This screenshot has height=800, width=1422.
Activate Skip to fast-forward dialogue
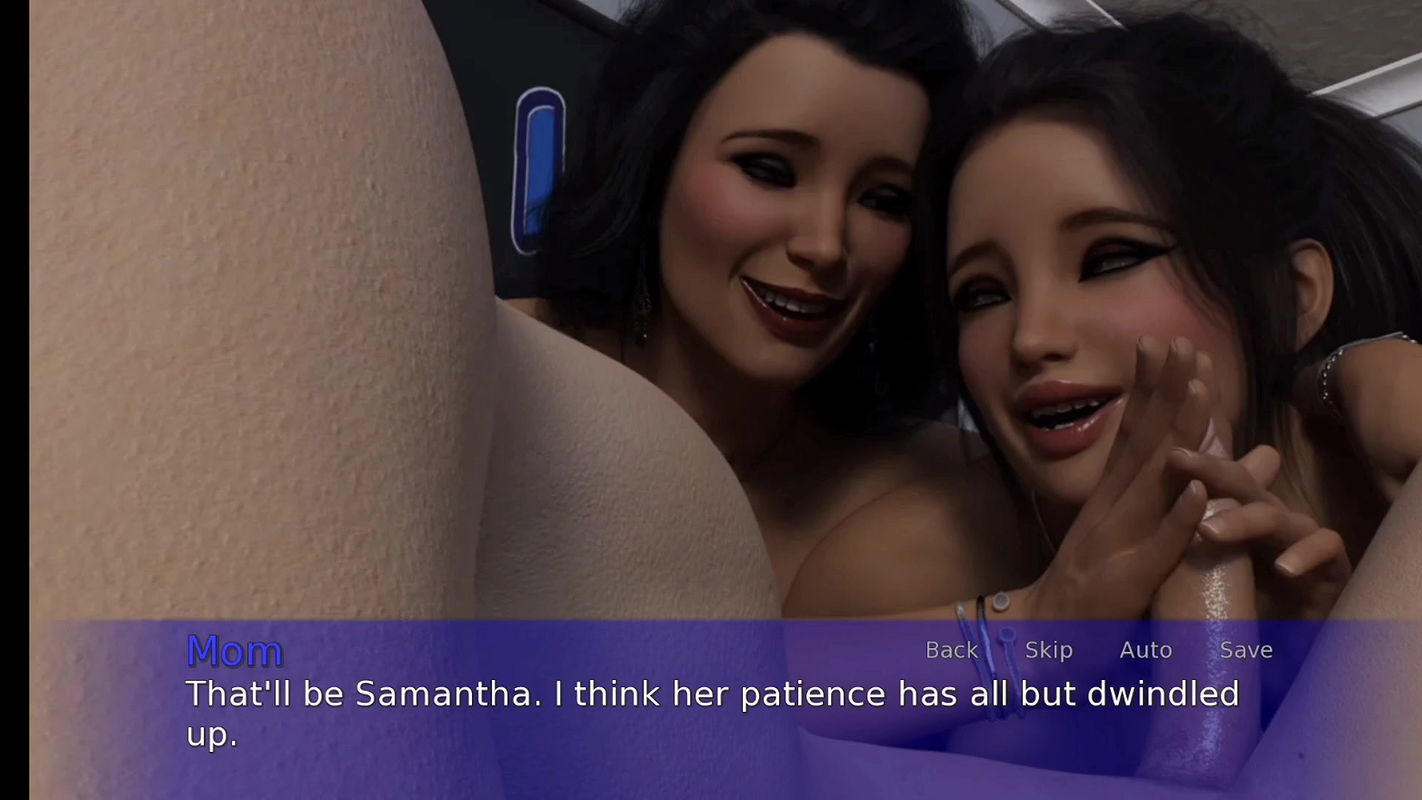pos(1049,650)
